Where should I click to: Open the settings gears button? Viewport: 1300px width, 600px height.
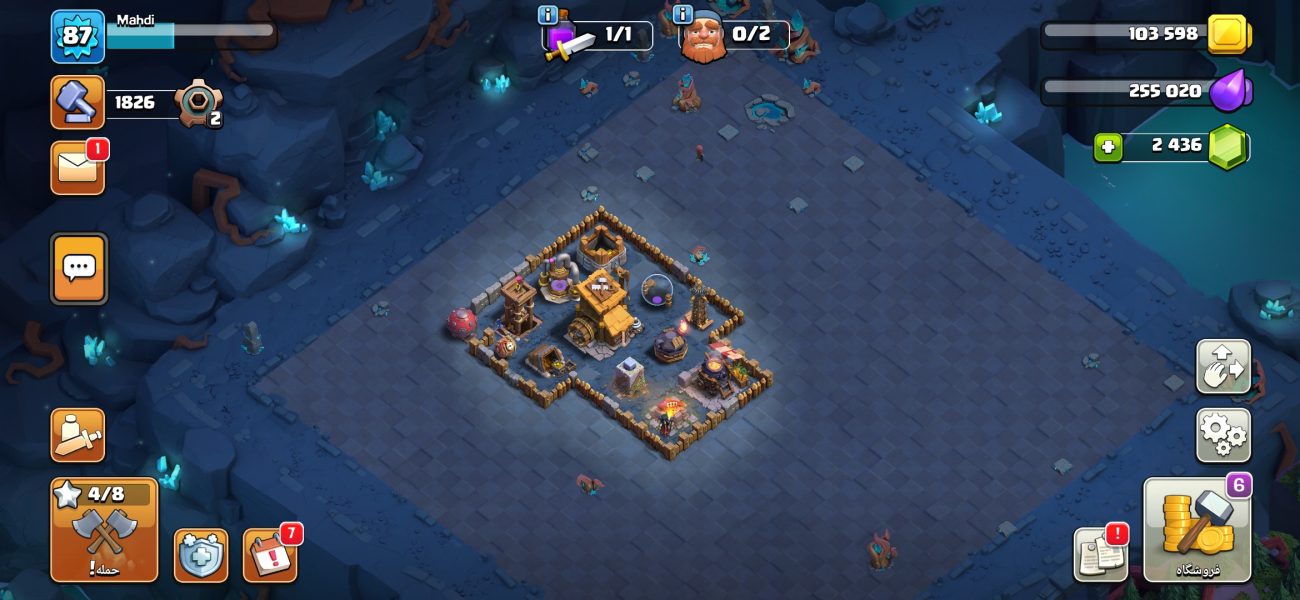pos(1223,435)
